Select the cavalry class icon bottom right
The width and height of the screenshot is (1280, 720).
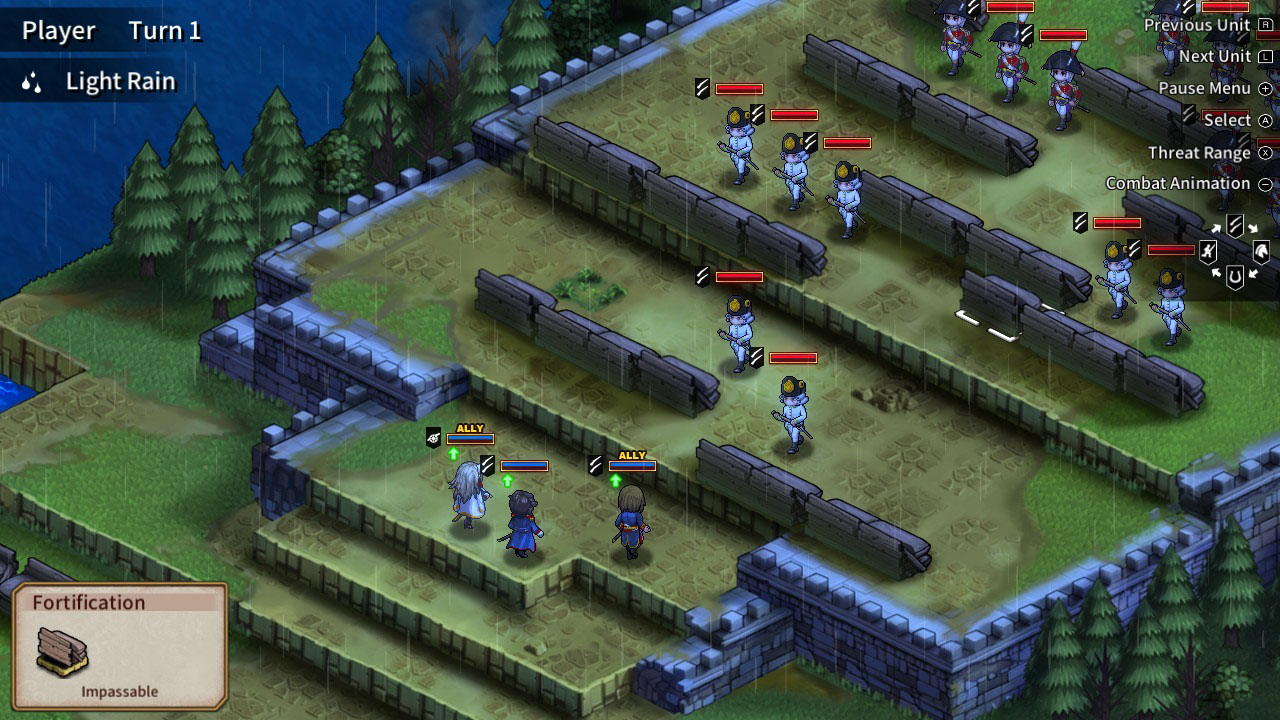point(1262,250)
